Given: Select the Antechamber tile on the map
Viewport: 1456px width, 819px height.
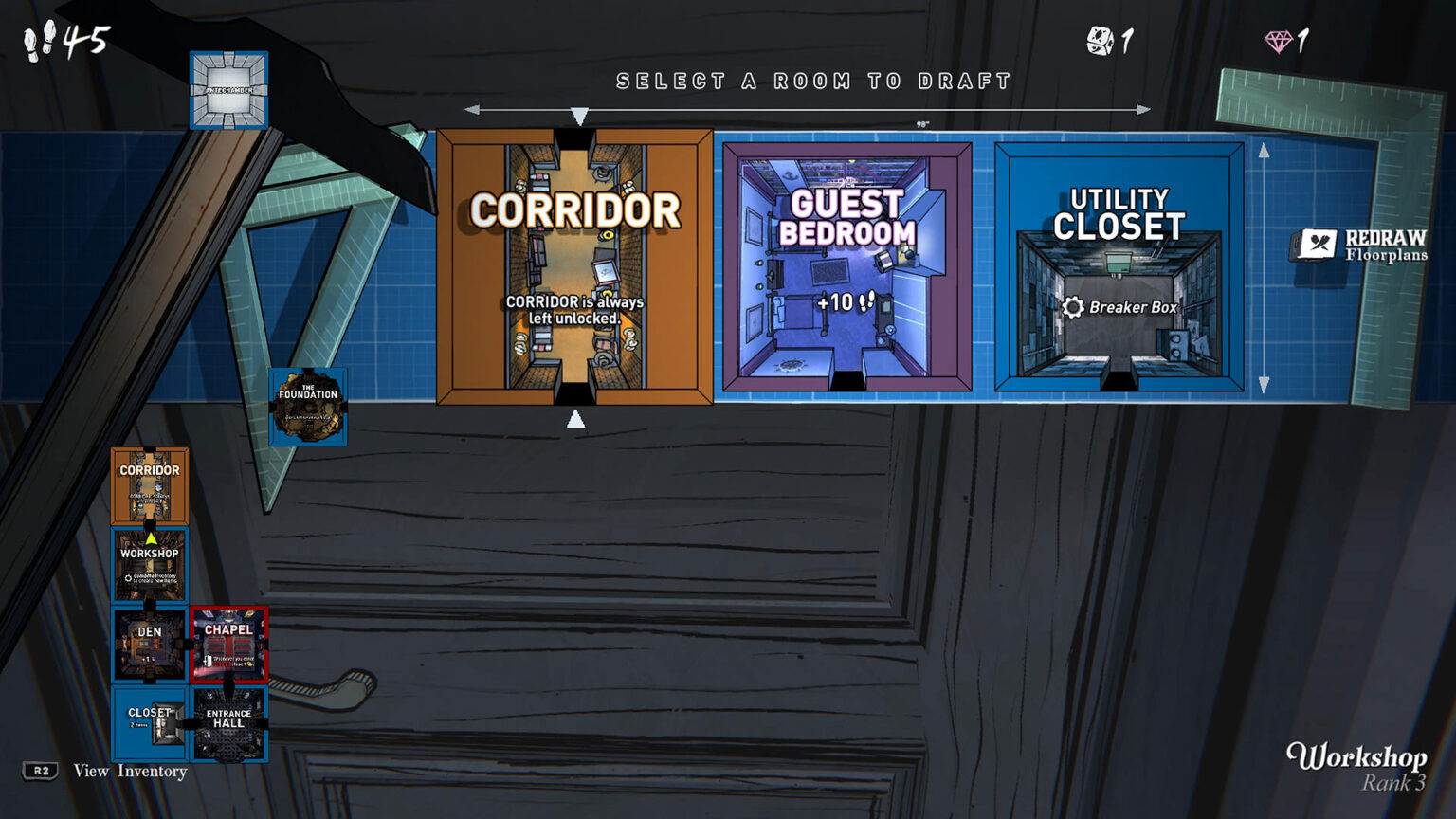Looking at the screenshot, I should click(x=228, y=90).
